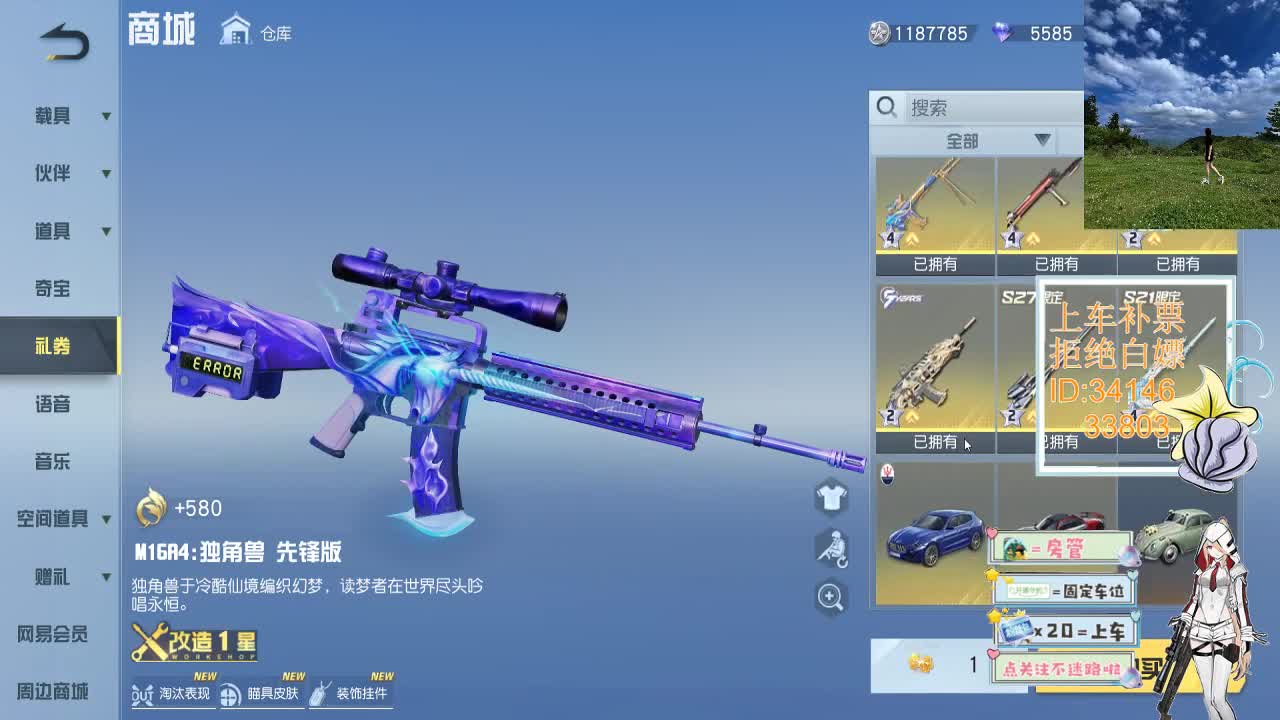Switch to the 奇宝 tab
Viewport: 1280px width, 720px height.
tap(55, 288)
